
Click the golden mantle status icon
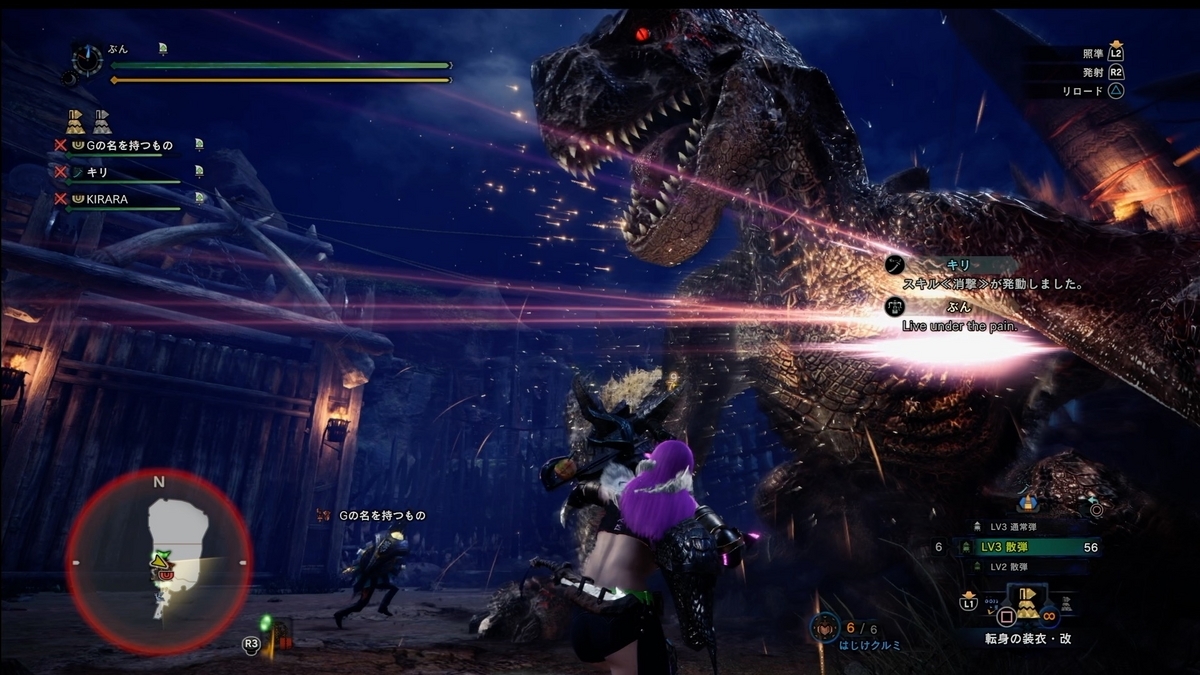pos(76,122)
